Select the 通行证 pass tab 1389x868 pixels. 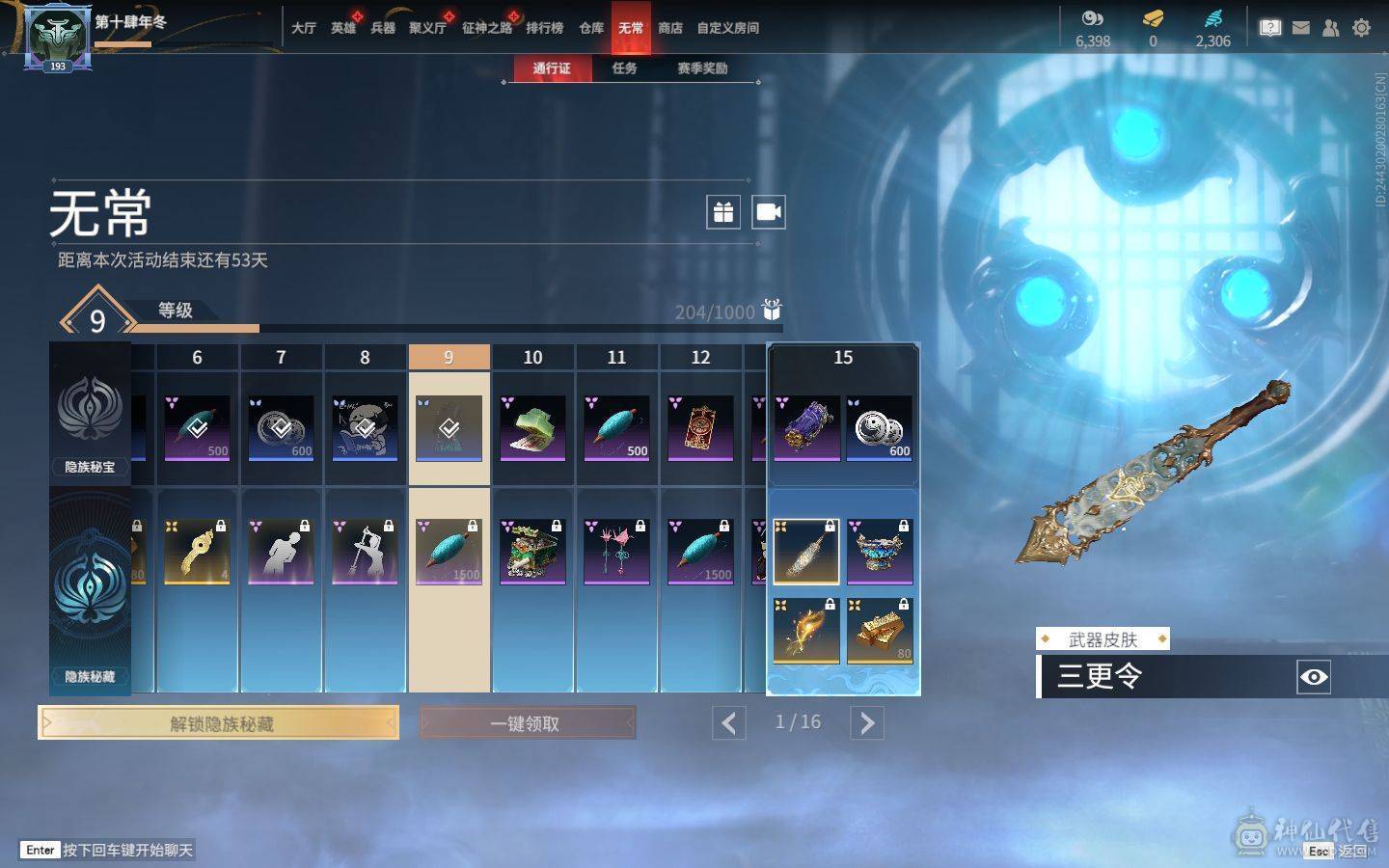[x=552, y=68]
